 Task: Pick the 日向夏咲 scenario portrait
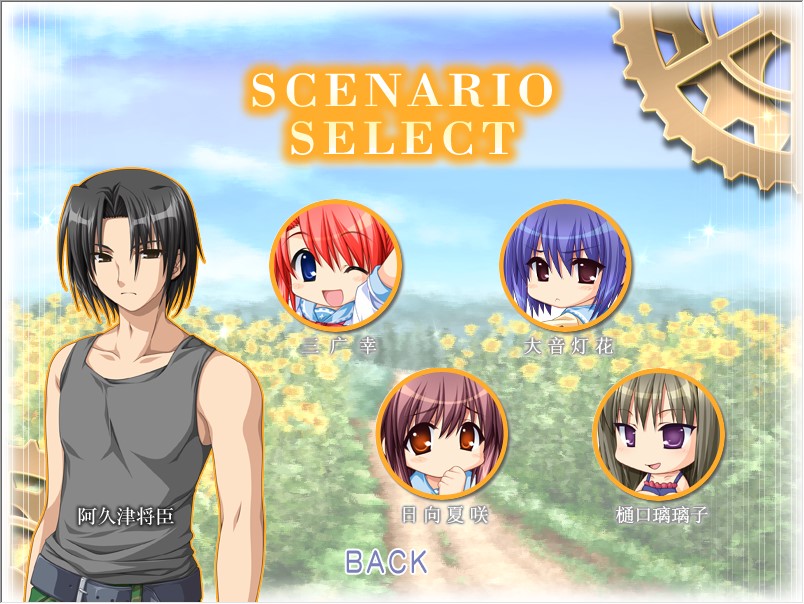(x=442, y=435)
